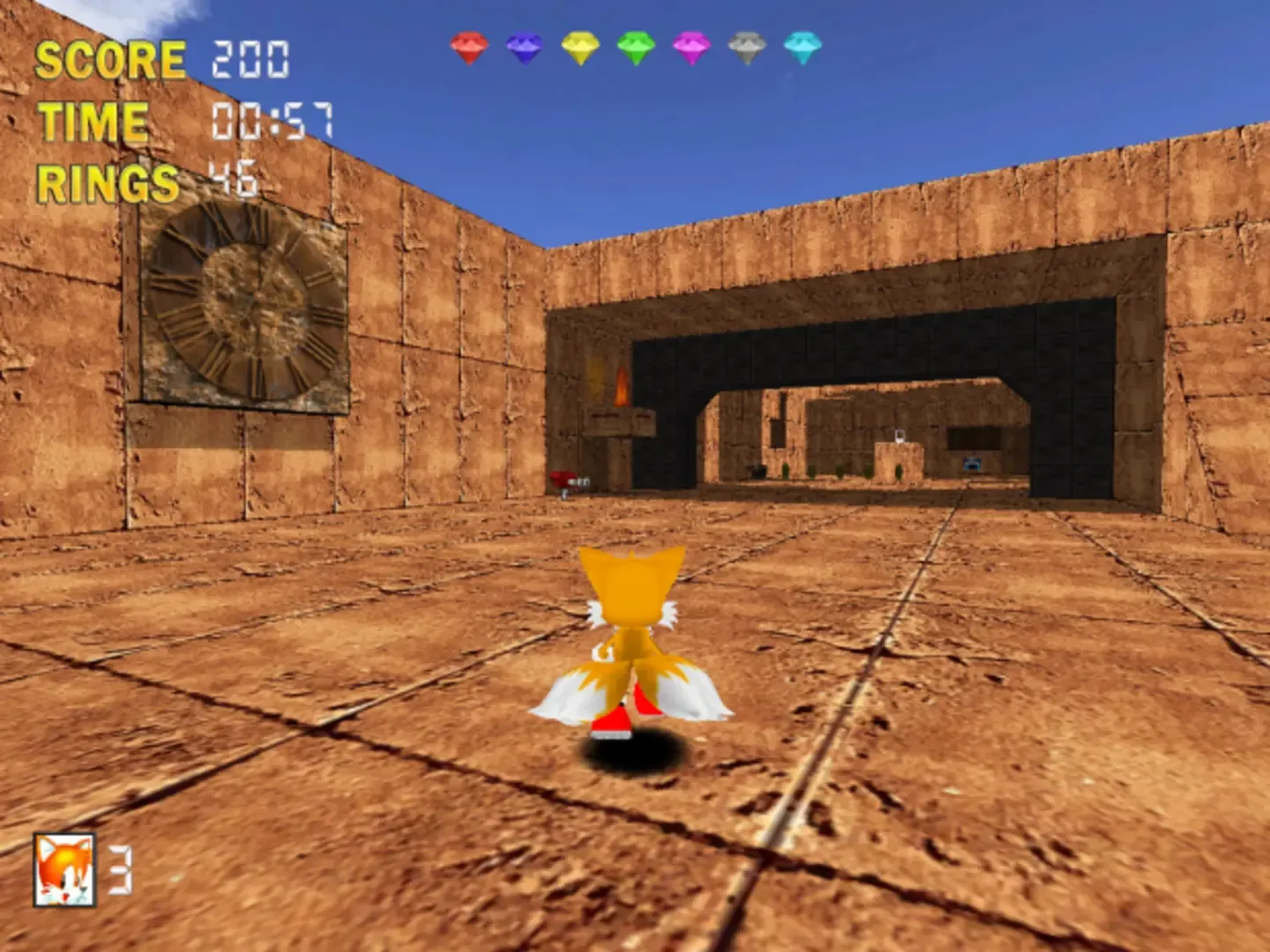
Task: Select the RINGS counter showing 46
Action: [x=234, y=178]
